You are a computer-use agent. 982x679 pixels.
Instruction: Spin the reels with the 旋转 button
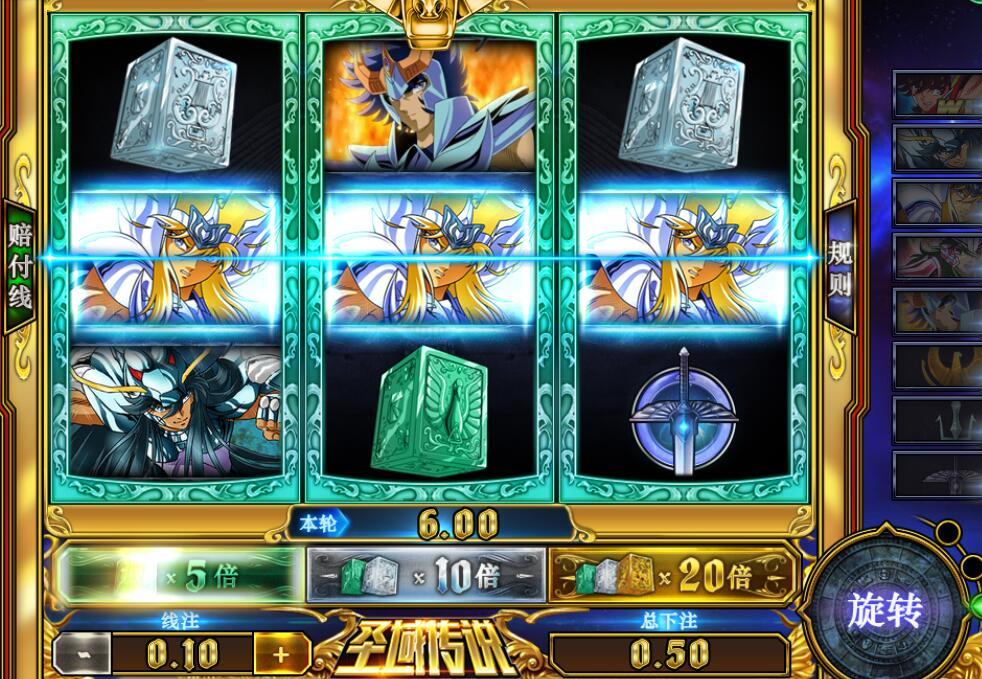[x=885, y=609]
